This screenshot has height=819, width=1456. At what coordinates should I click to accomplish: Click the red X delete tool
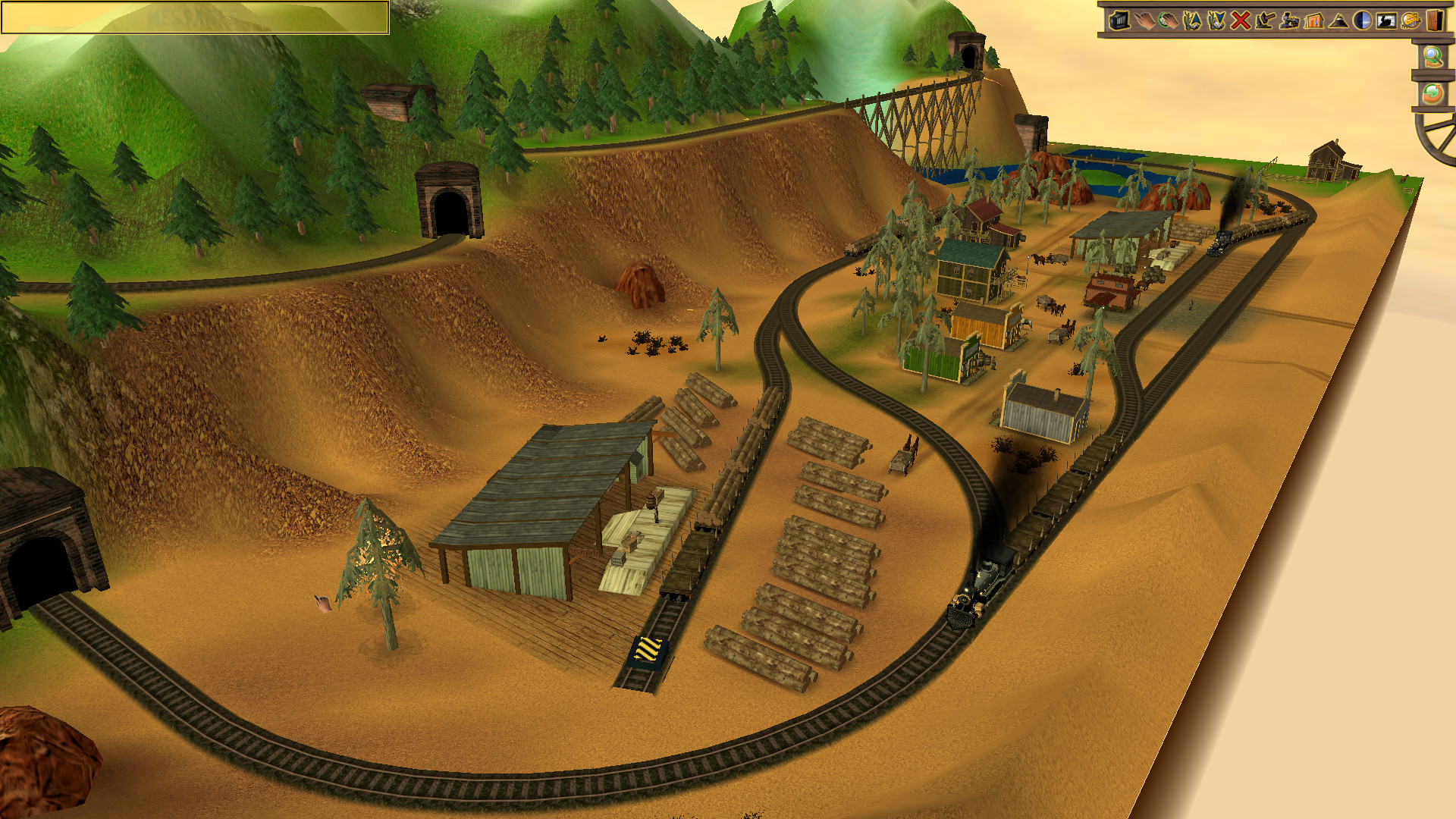click(x=1240, y=21)
